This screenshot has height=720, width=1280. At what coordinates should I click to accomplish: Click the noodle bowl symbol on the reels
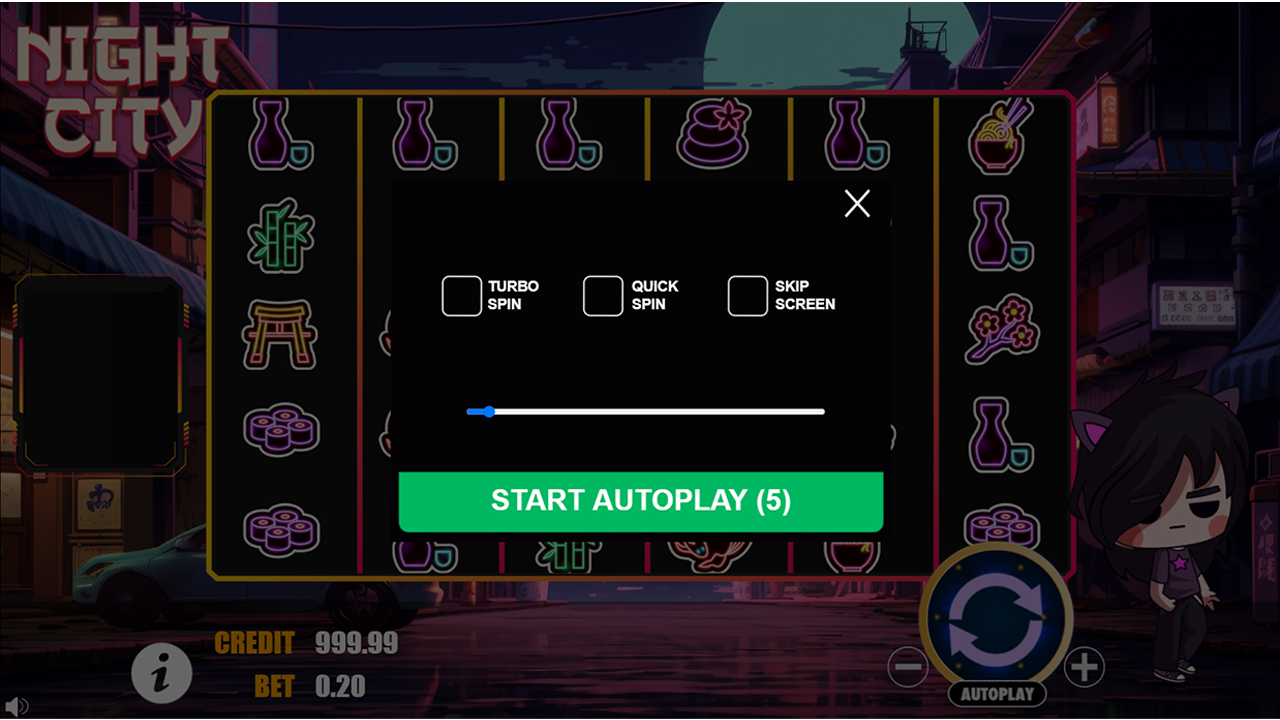point(1000,135)
